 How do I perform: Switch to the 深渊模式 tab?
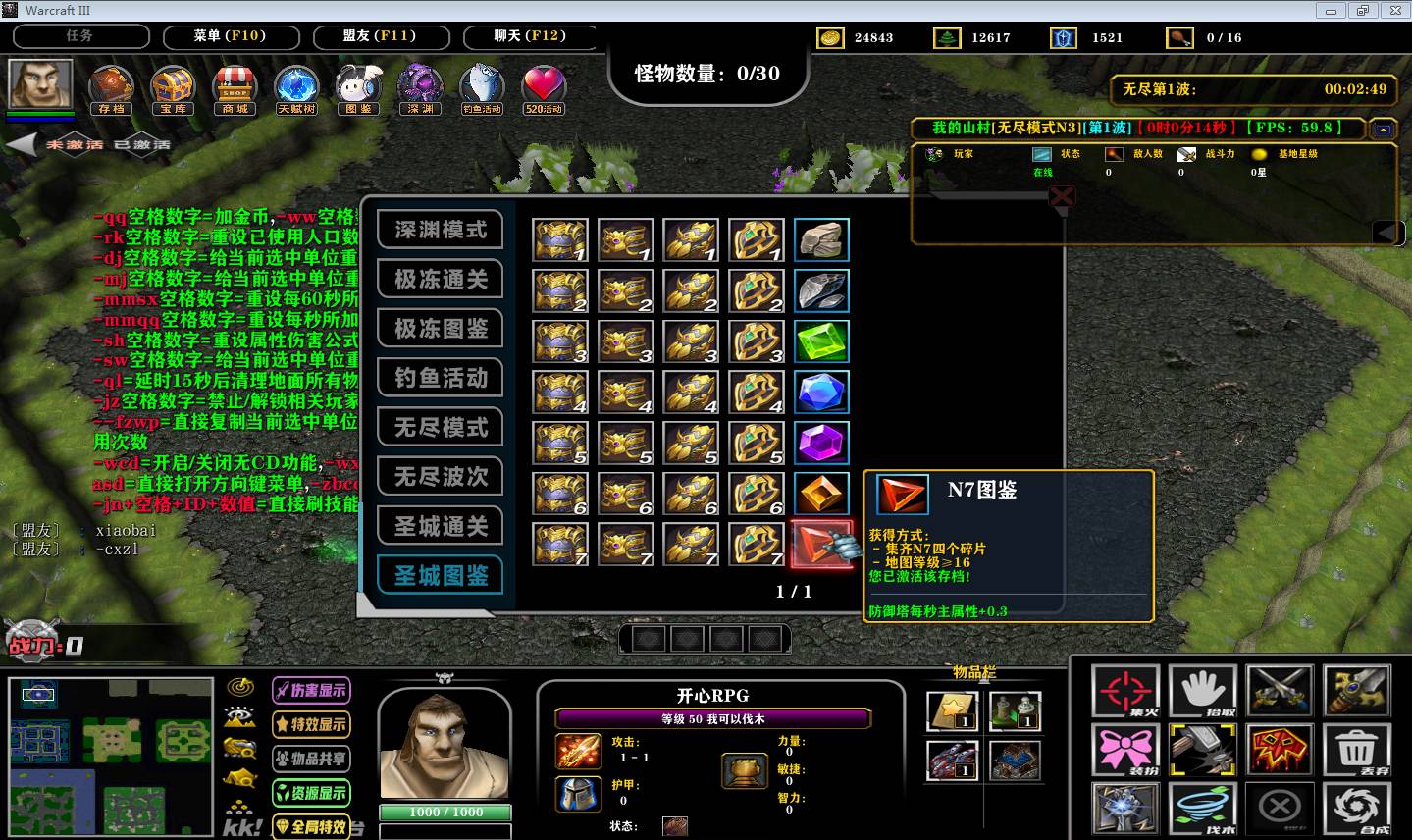click(441, 230)
